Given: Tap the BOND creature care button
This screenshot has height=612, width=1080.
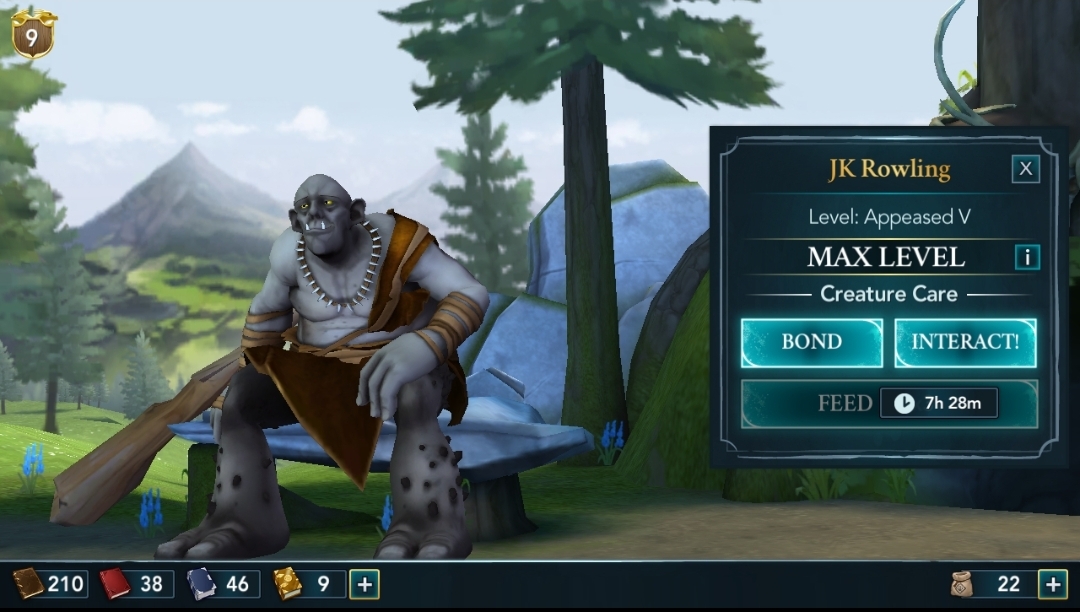Looking at the screenshot, I should 811,342.
